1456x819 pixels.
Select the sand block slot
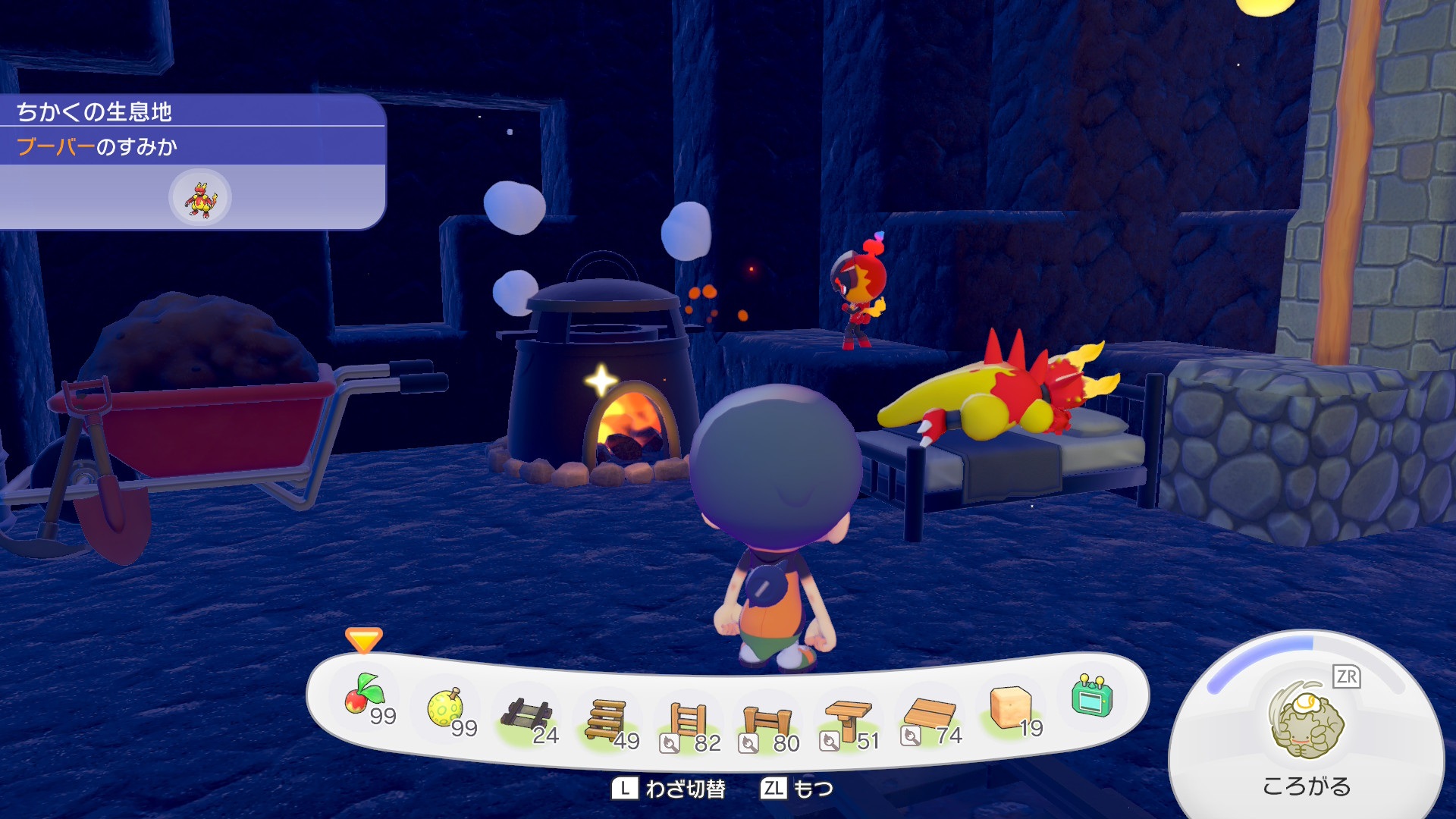pos(1012,708)
